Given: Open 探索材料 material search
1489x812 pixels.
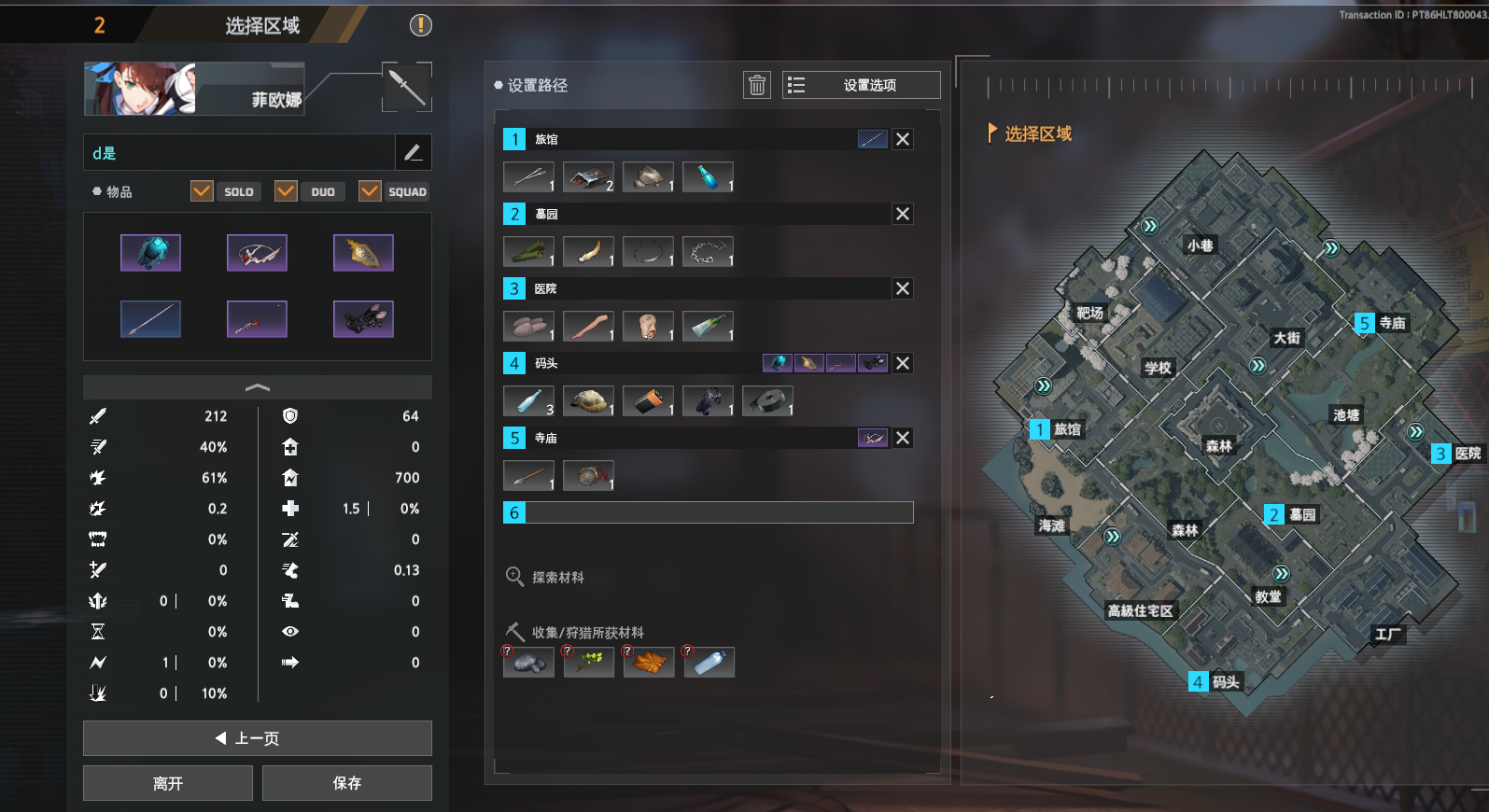Looking at the screenshot, I should (546, 577).
